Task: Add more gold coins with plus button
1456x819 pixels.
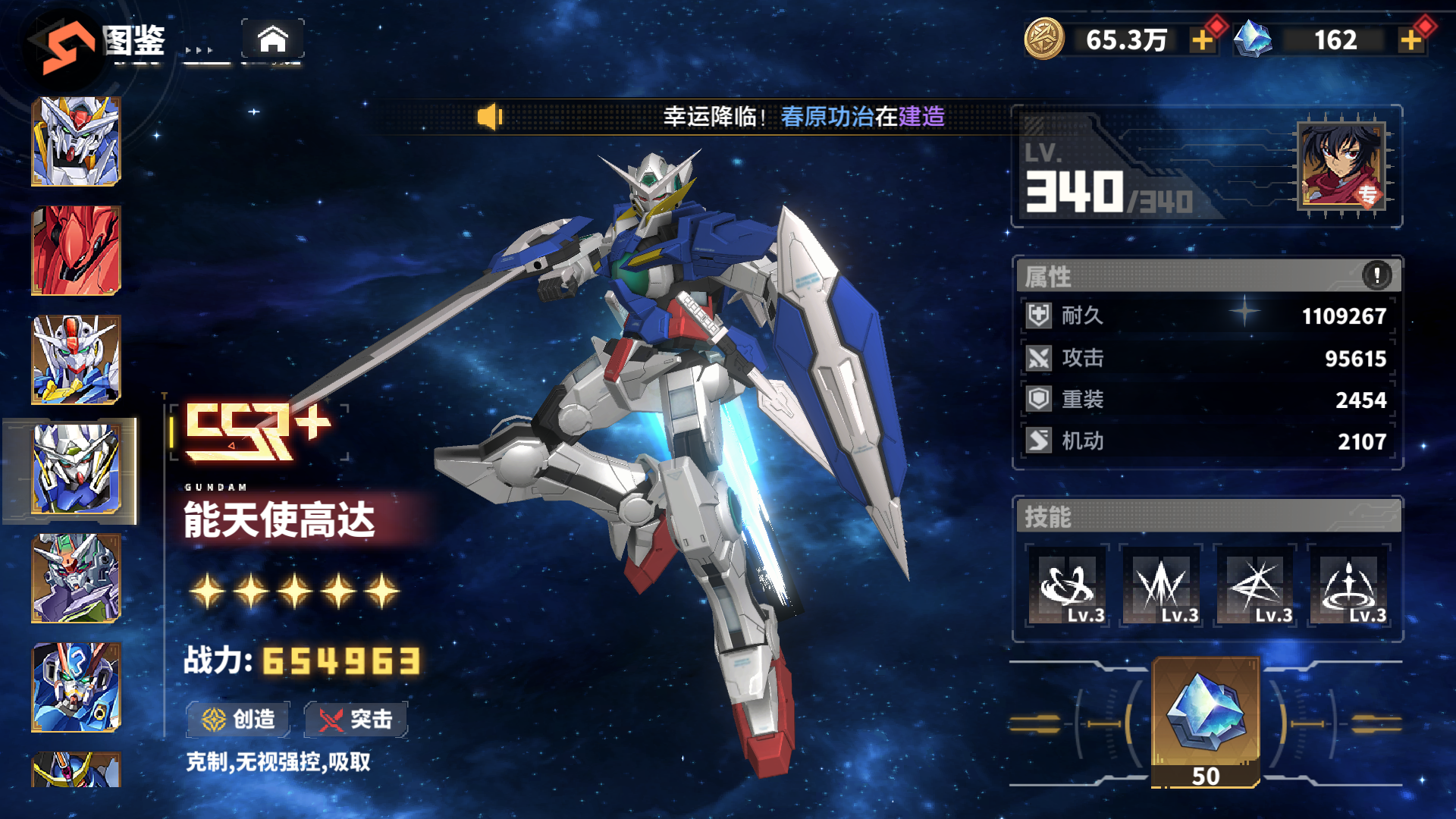Action: (x=1203, y=40)
